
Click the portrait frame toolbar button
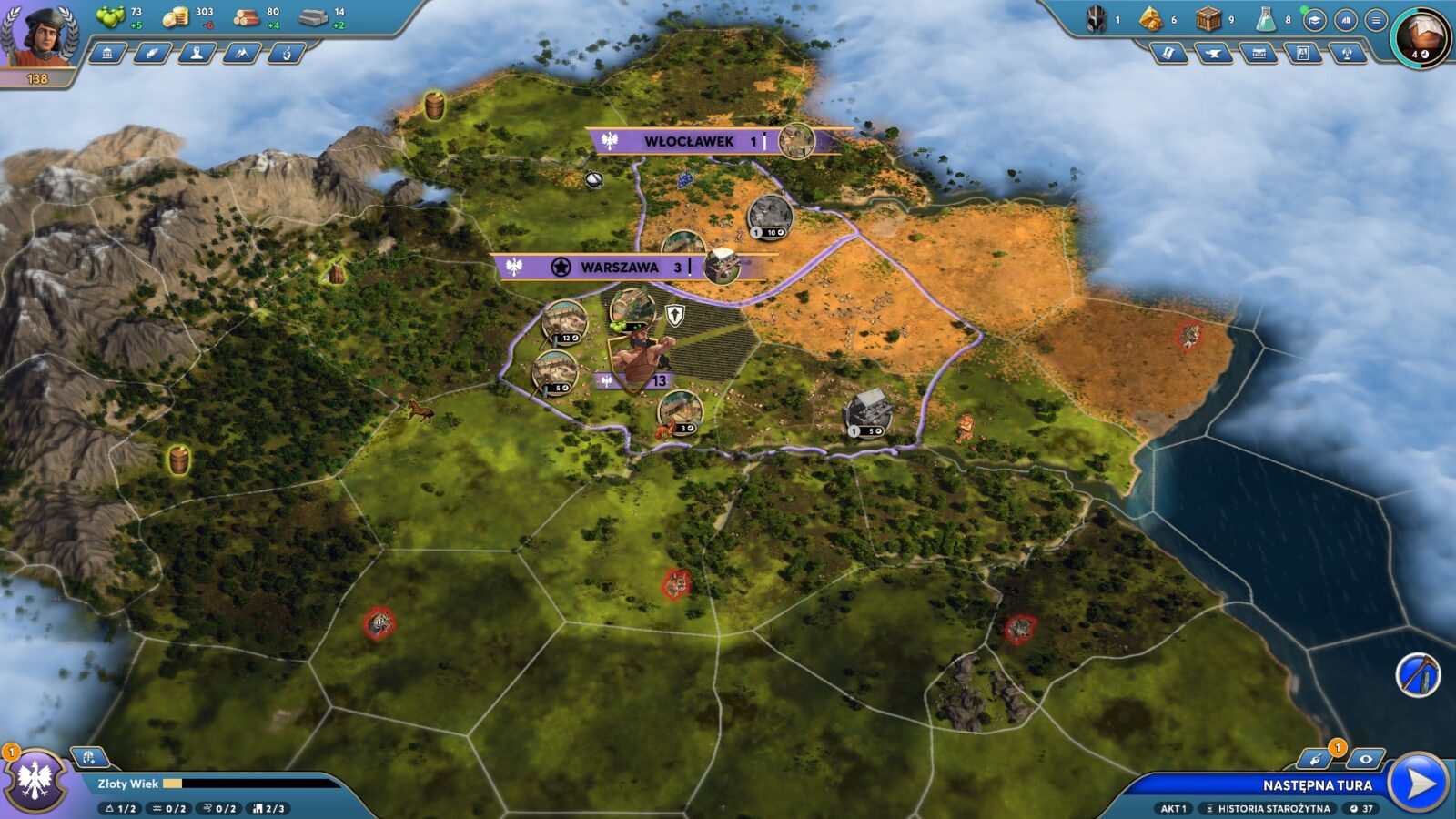1303,54
